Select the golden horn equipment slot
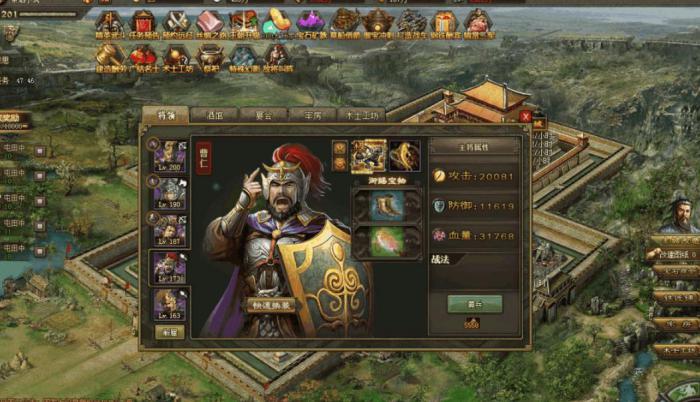This screenshot has width=700, height=402. pos(405,155)
